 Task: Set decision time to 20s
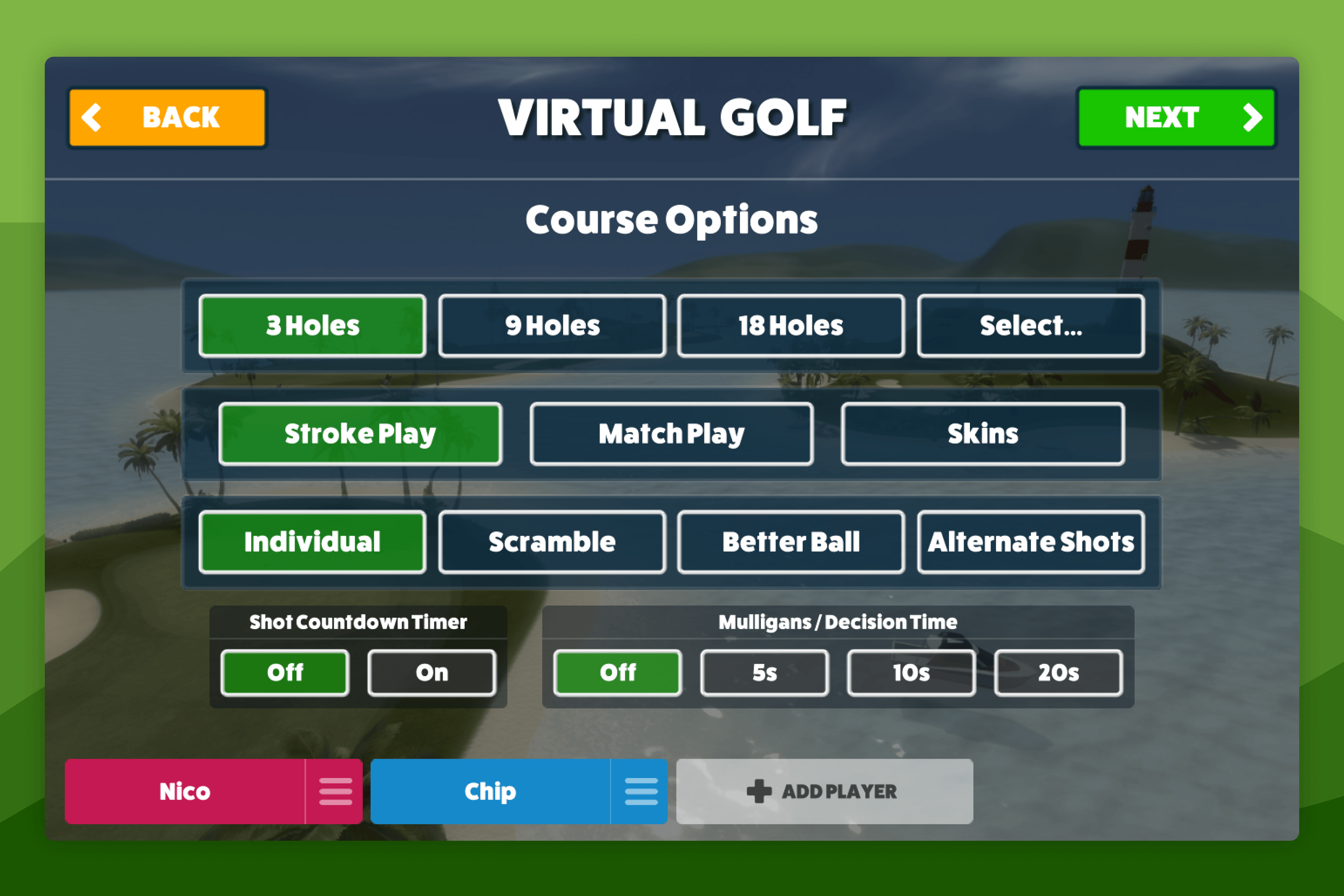click(1058, 673)
